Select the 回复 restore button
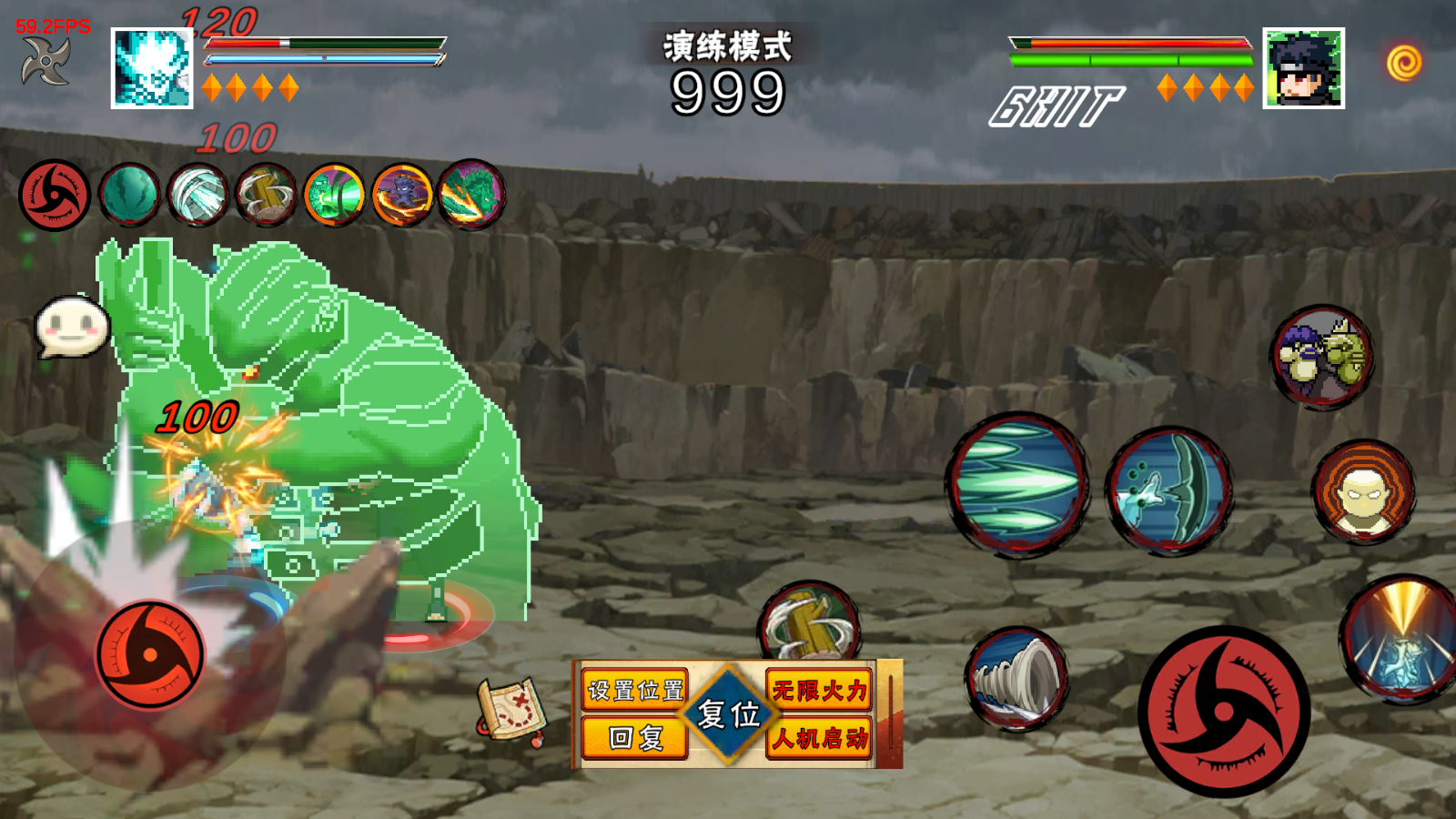 (x=634, y=738)
